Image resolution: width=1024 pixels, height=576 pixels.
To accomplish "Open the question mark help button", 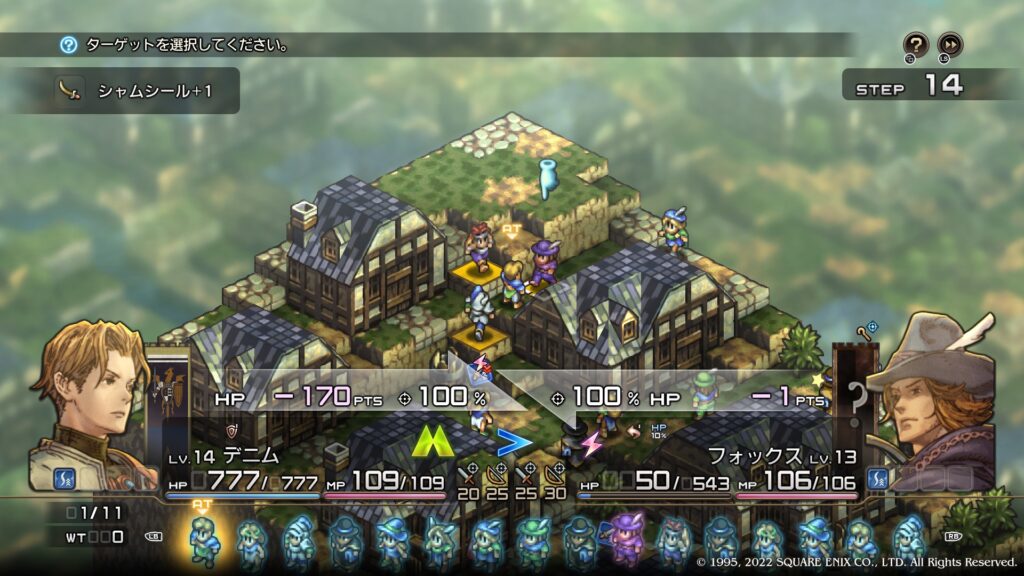I will point(916,45).
